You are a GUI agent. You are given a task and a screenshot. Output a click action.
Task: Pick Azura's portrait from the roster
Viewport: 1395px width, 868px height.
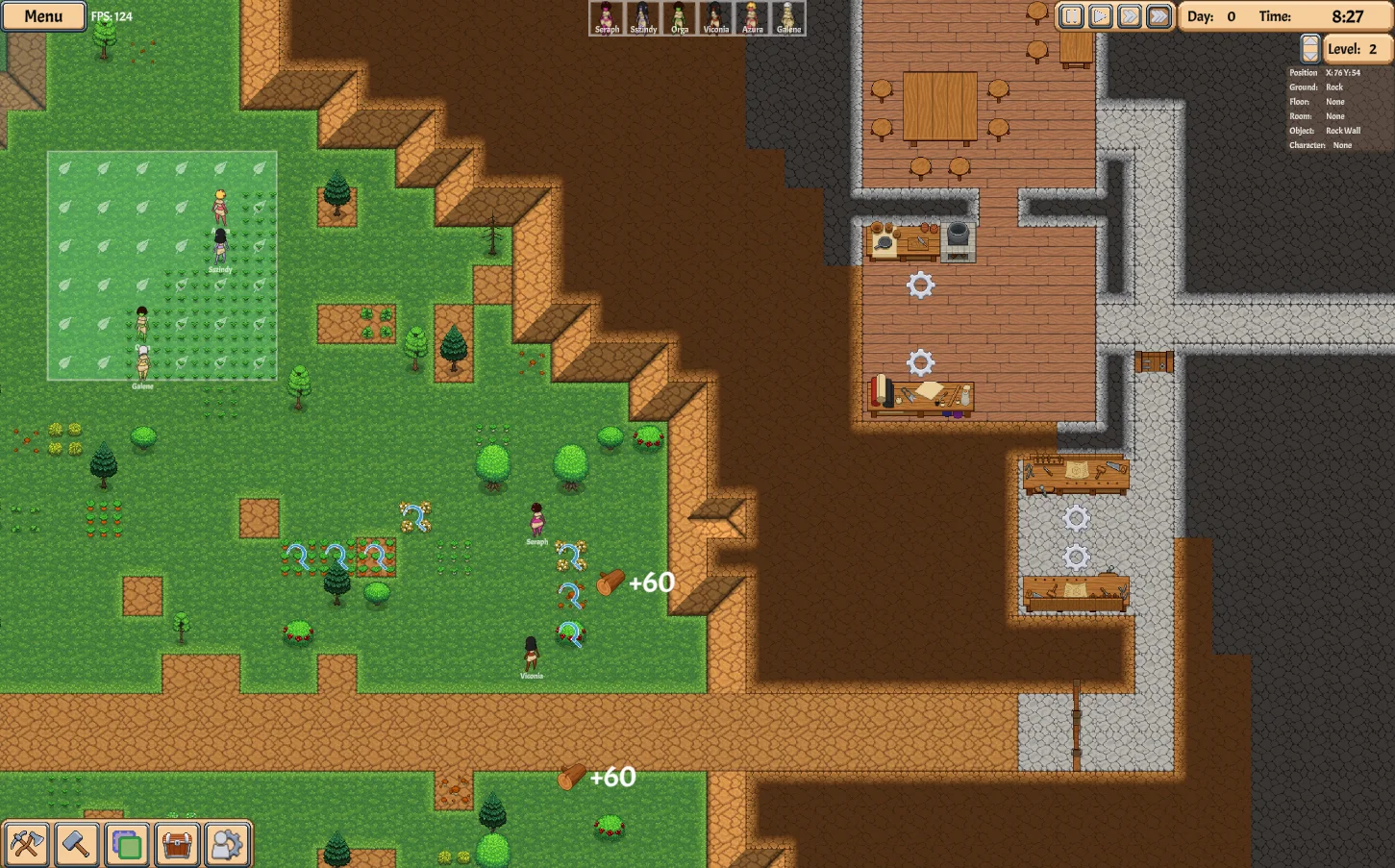[752, 18]
